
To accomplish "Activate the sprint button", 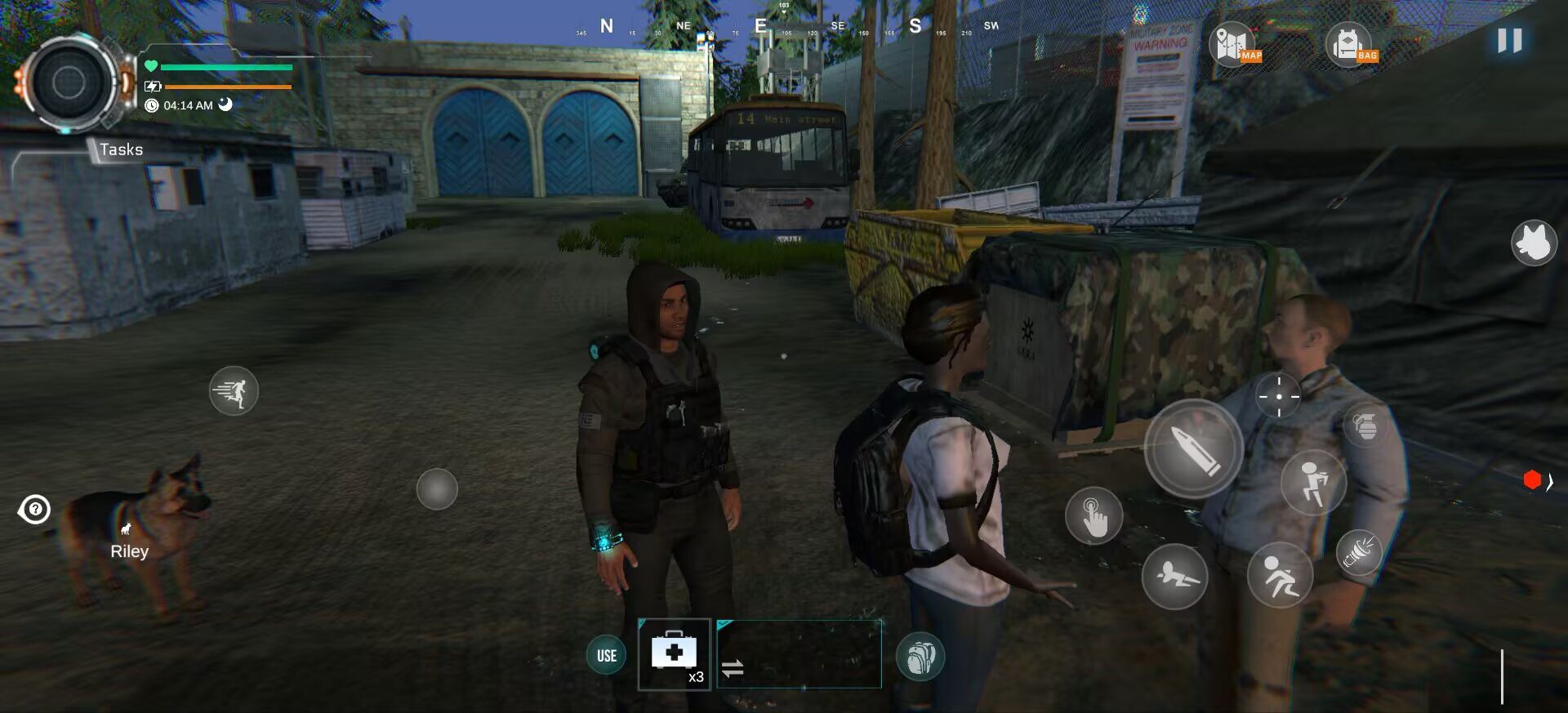I will point(234,391).
